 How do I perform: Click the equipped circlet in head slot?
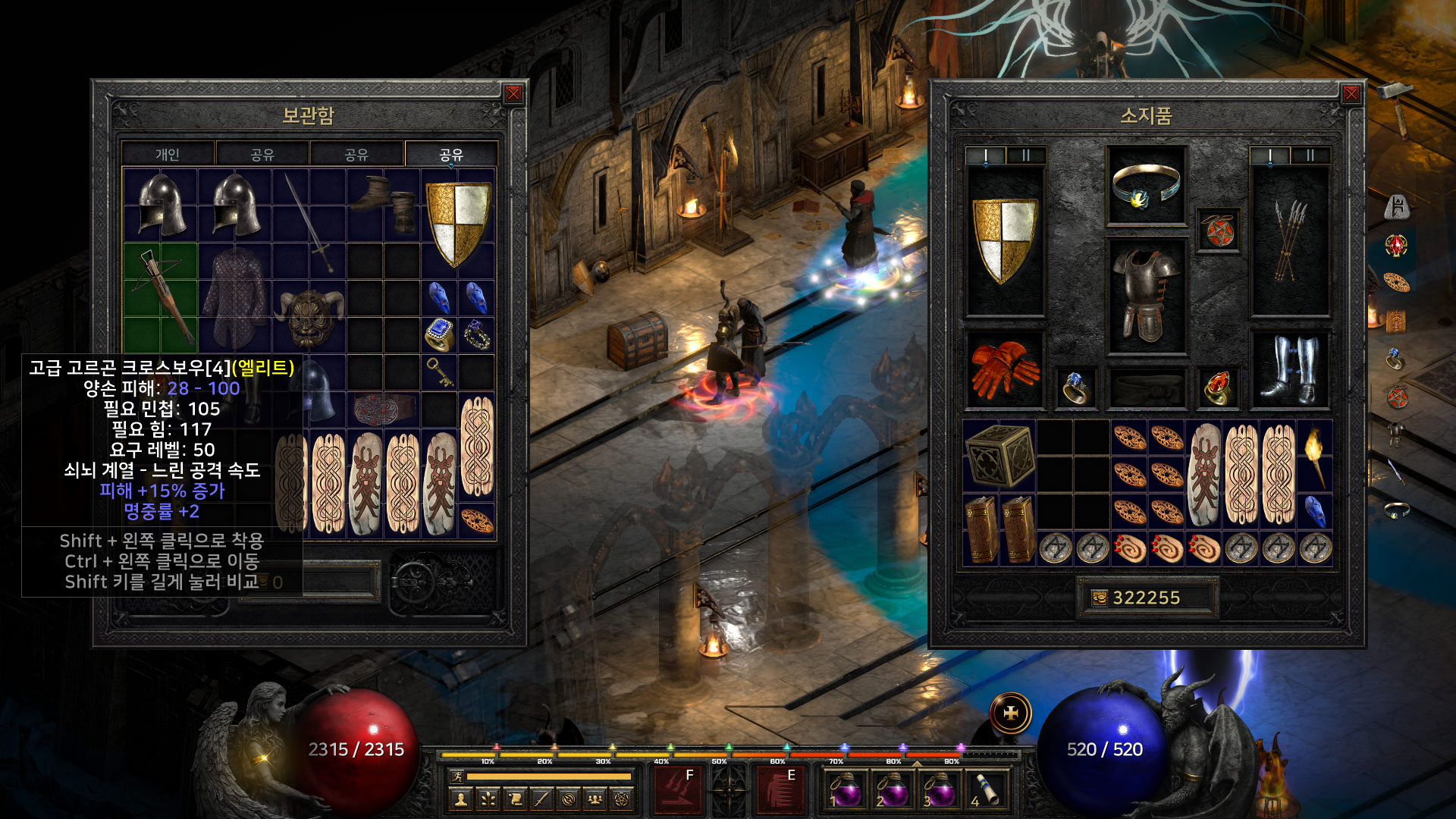coord(1146,185)
